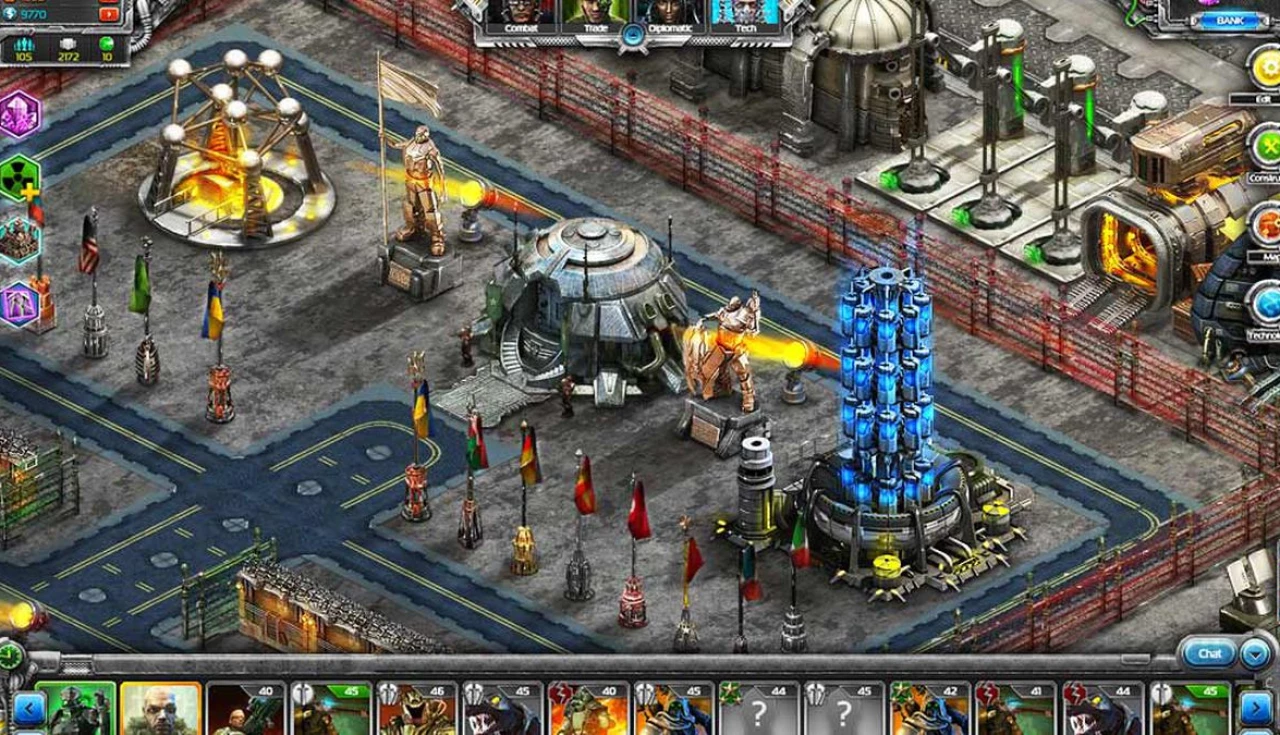This screenshot has height=735, width=1280.
Task: Select the green-framed soldier portrait
Action: point(76,709)
